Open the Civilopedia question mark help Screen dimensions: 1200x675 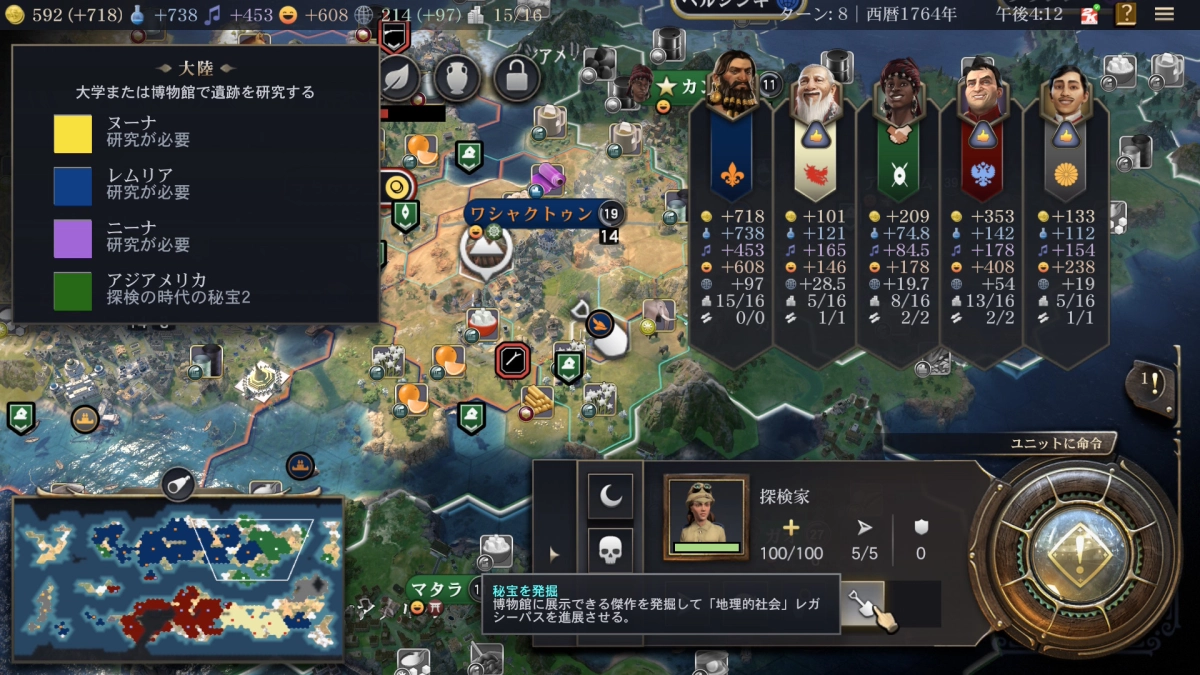point(1126,14)
